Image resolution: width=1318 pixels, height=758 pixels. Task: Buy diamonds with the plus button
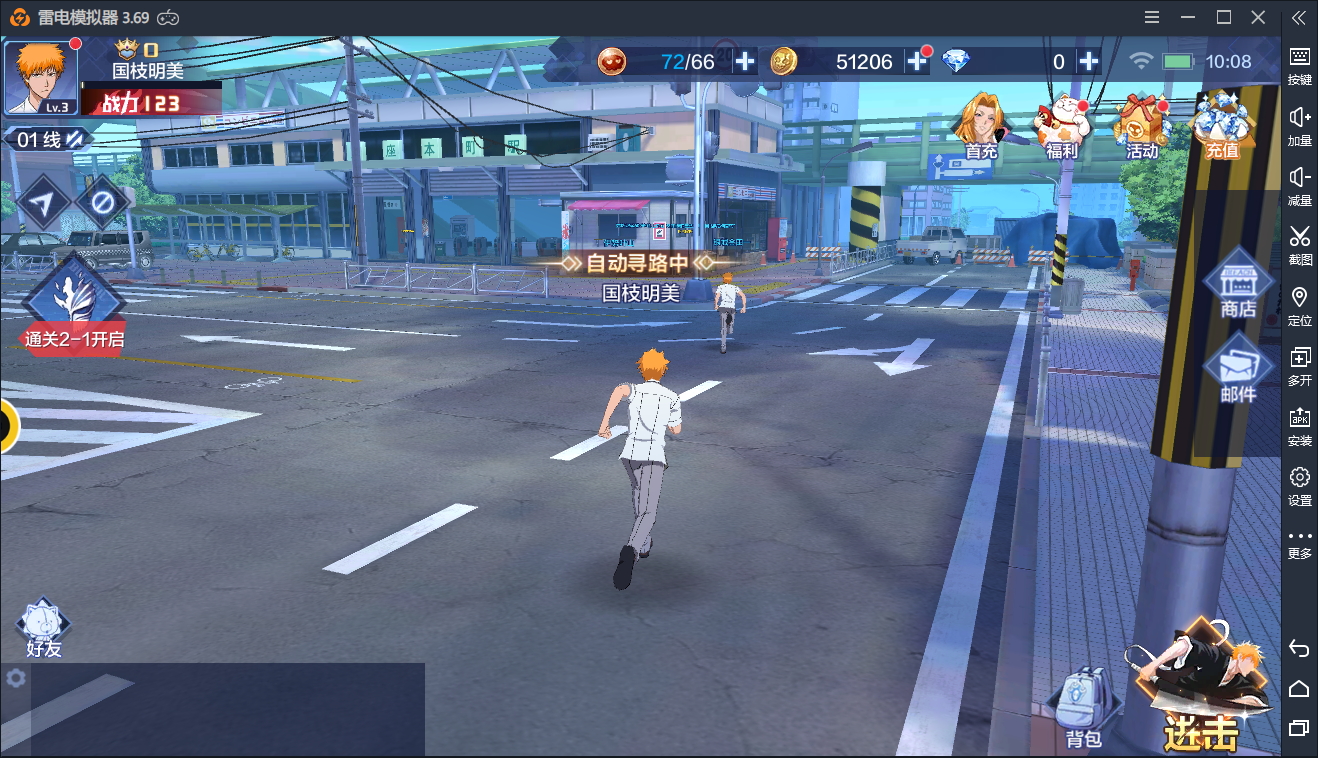point(1089,62)
